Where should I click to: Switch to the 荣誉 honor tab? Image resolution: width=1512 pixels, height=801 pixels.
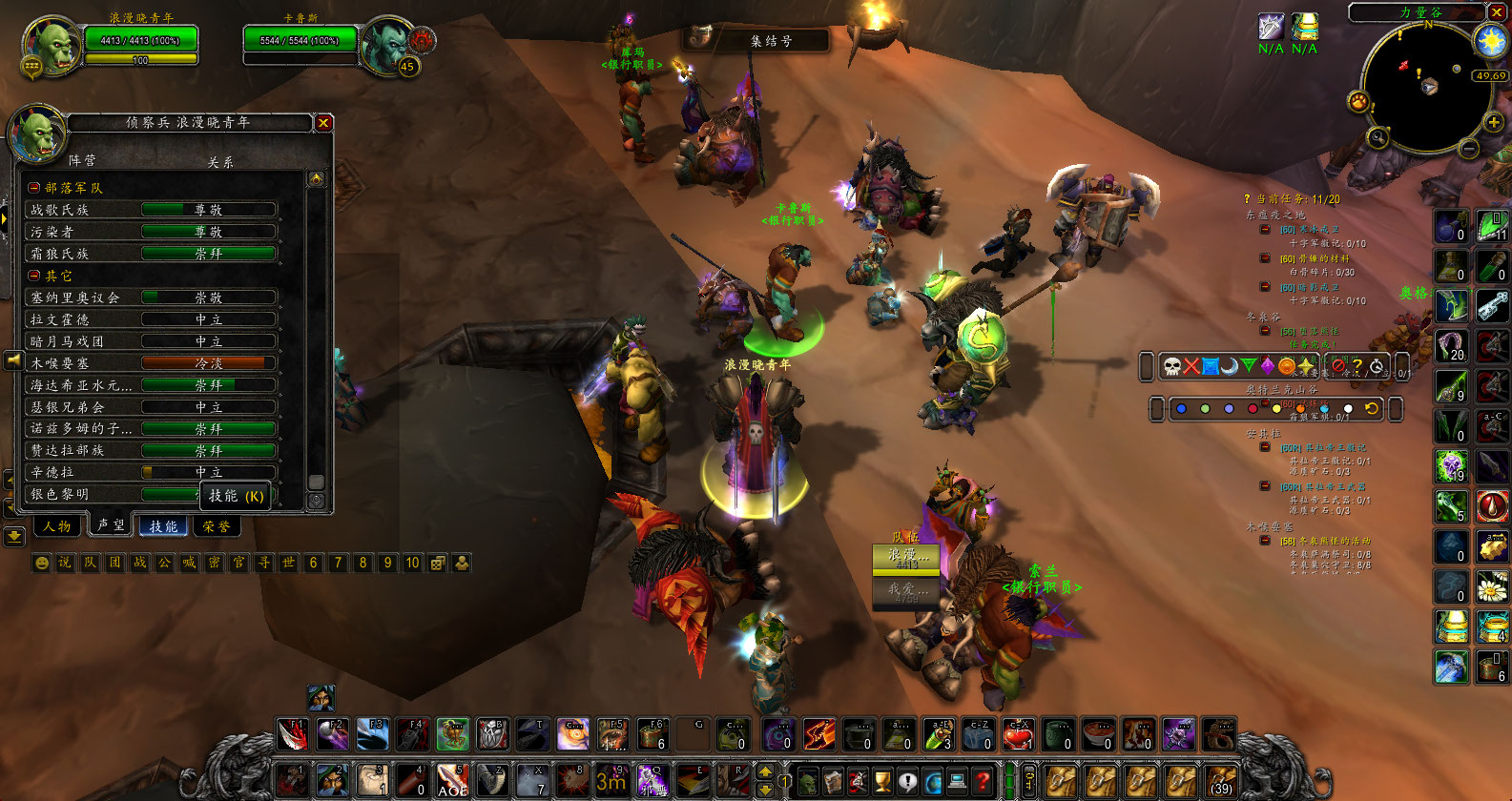tap(217, 525)
